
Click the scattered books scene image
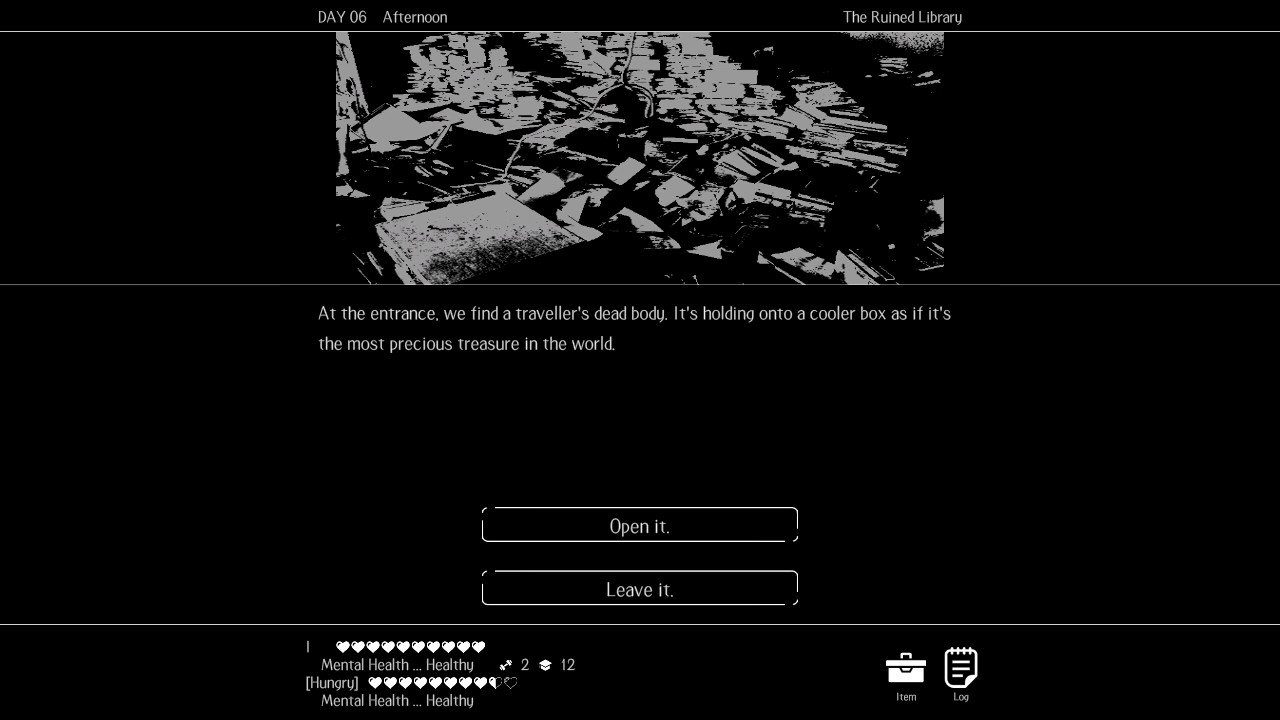click(639, 157)
